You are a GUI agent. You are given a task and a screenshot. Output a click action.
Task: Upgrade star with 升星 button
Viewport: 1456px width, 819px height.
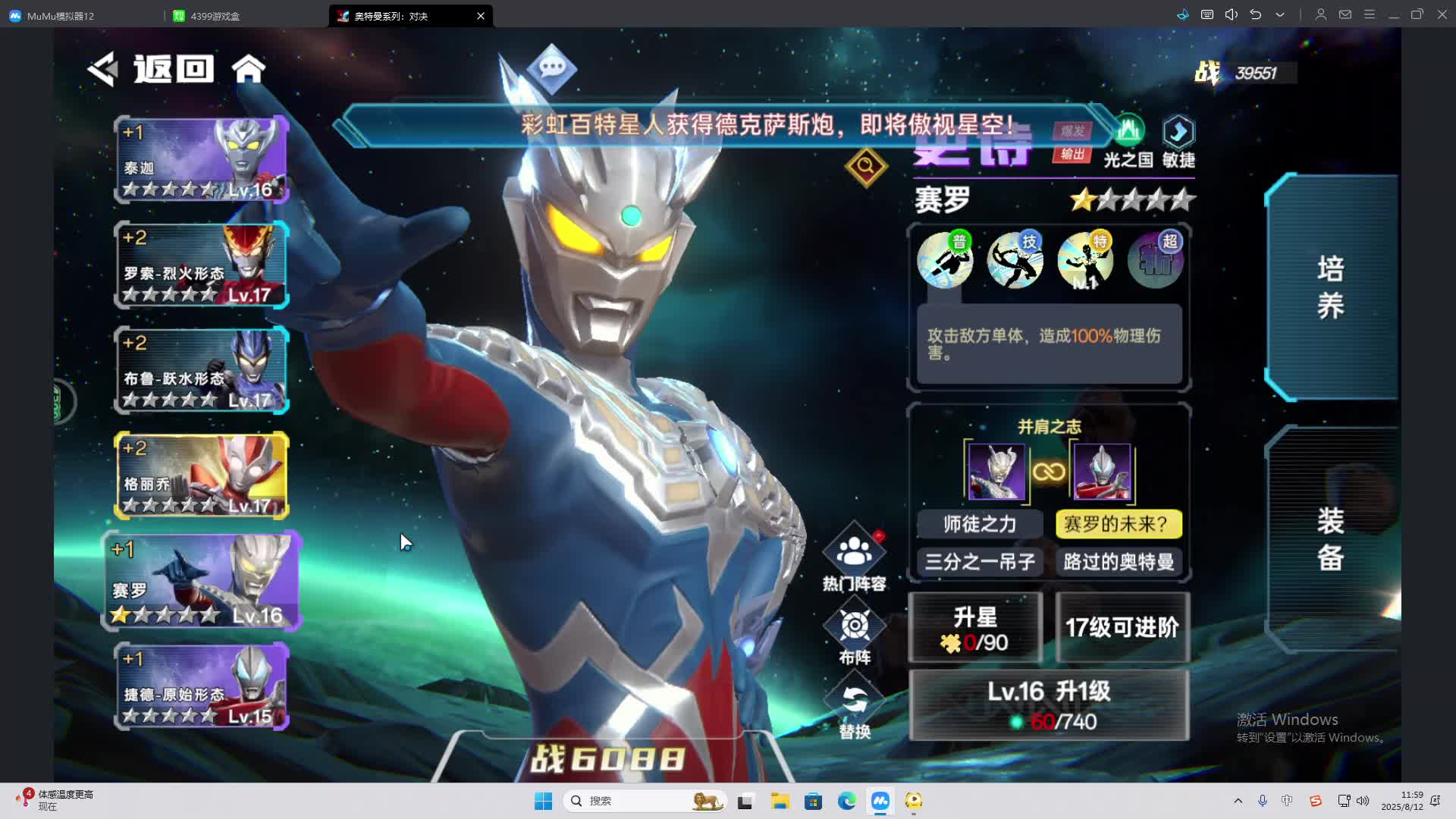pos(975,628)
